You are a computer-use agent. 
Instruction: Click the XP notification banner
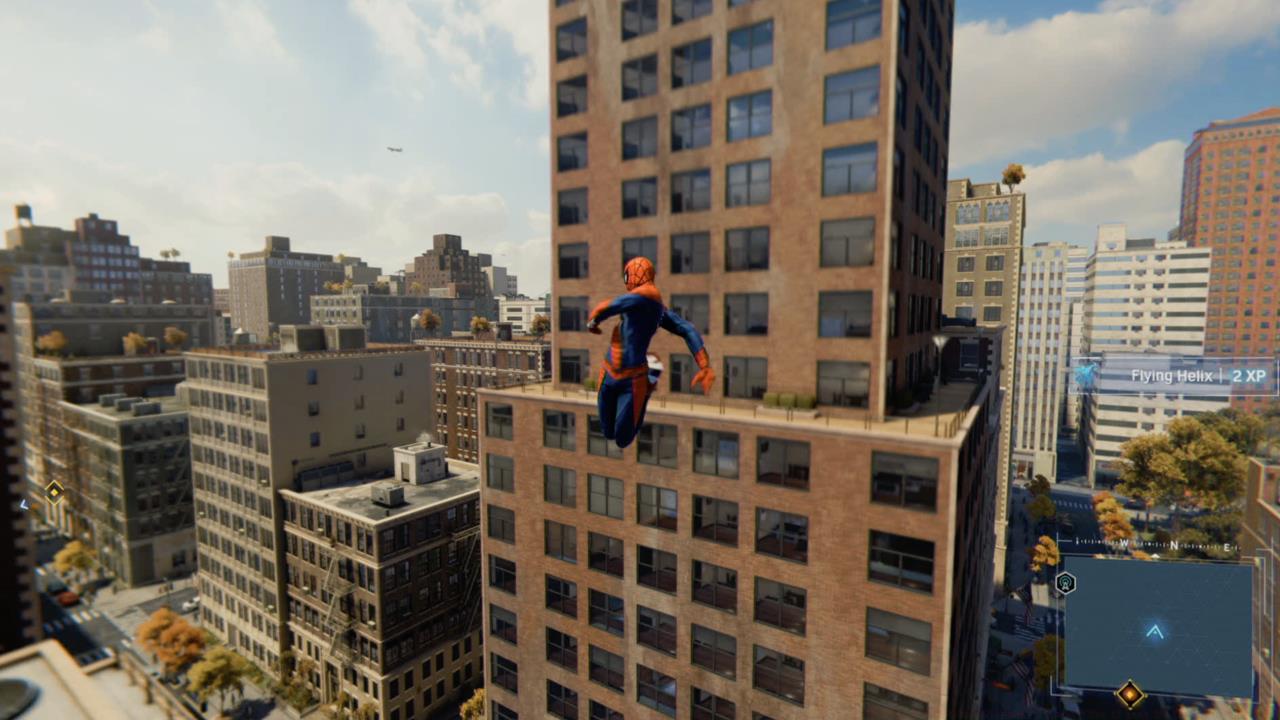tap(1175, 376)
